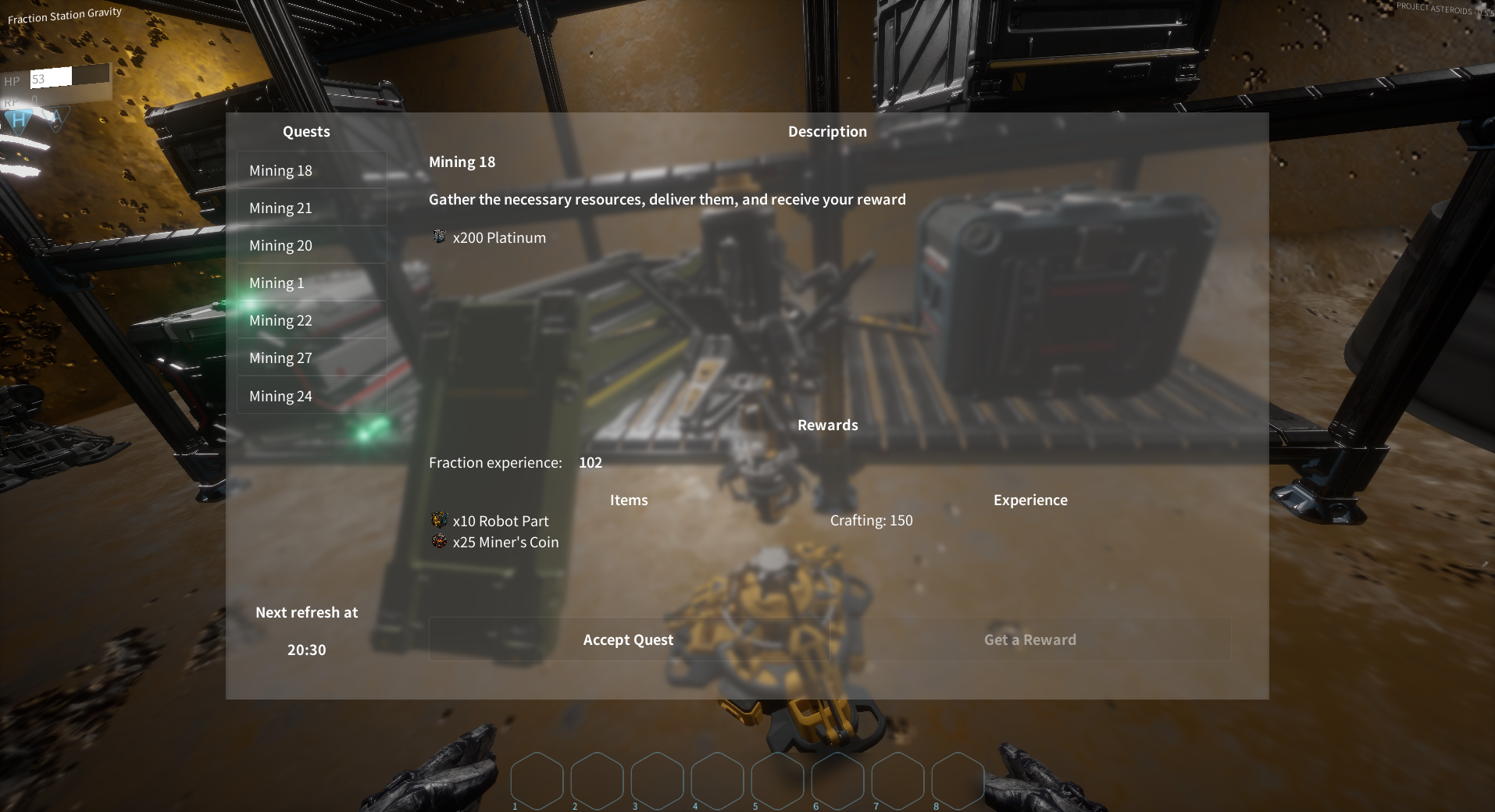Click the Next refresh 20:30 timer

point(307,649)
